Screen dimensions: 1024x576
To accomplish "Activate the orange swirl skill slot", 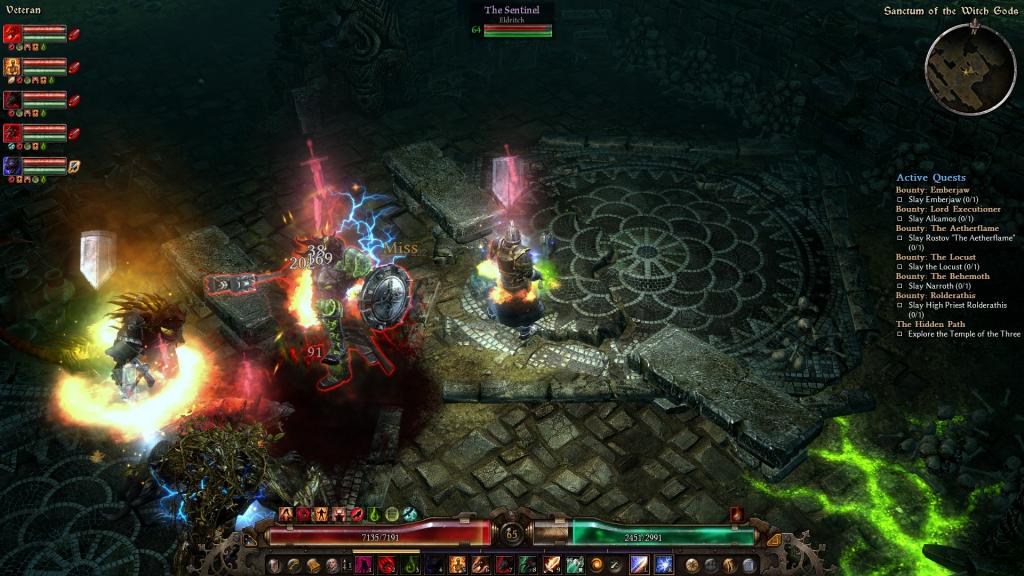I will [x=597, y=565].
